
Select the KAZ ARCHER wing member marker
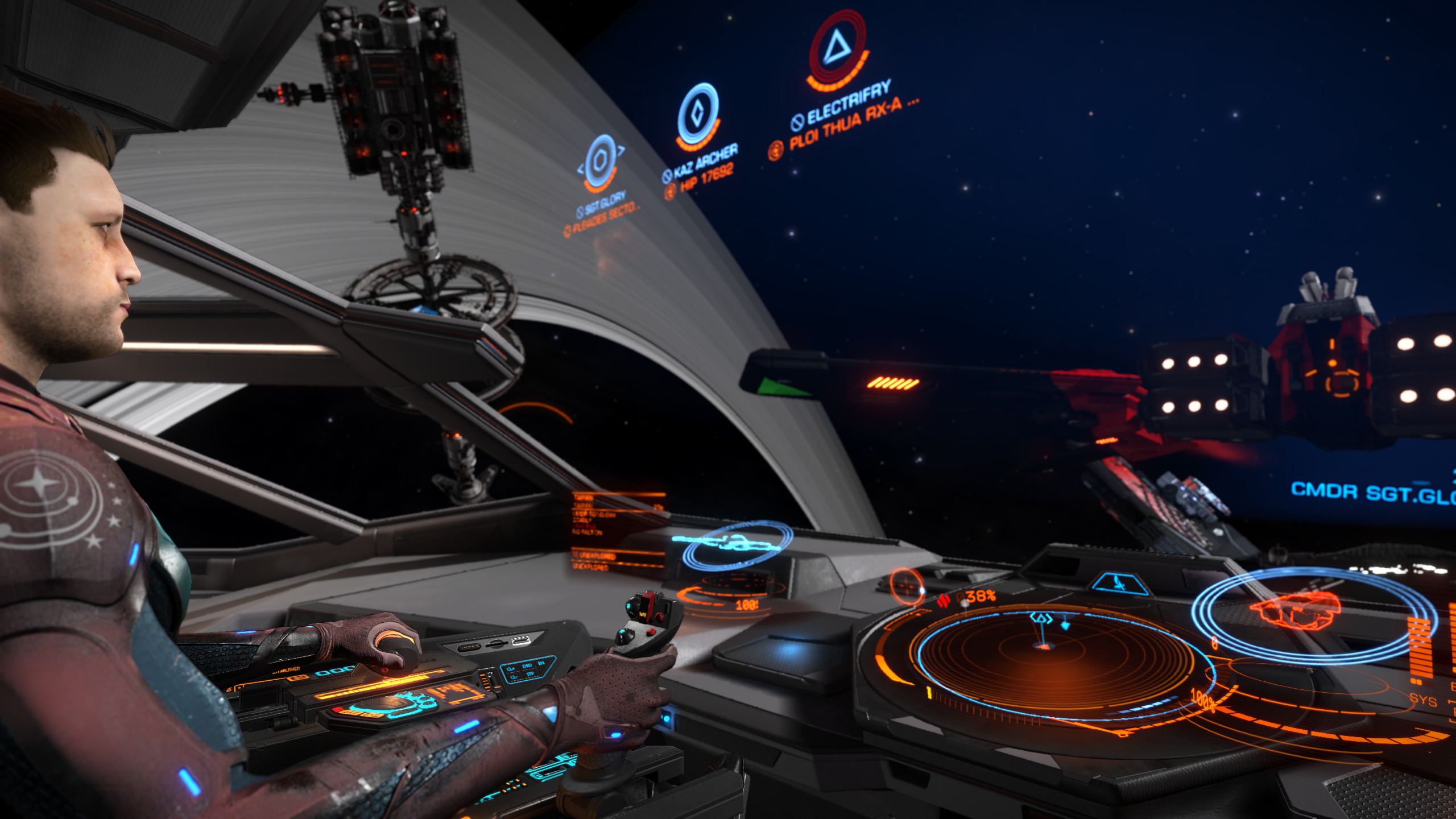pos(698,114)
